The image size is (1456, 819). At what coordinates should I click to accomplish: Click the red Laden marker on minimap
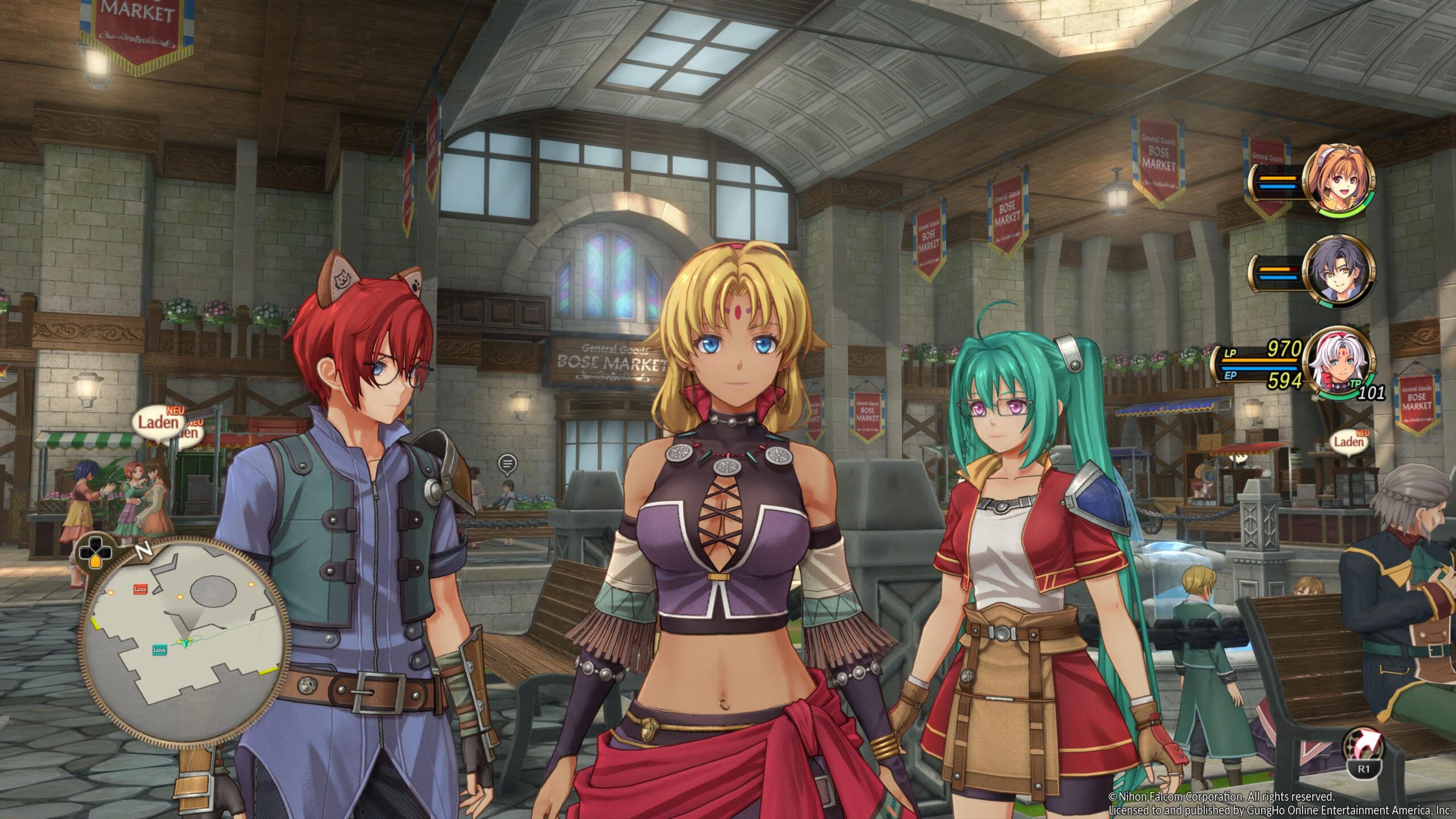pos(140,589)
